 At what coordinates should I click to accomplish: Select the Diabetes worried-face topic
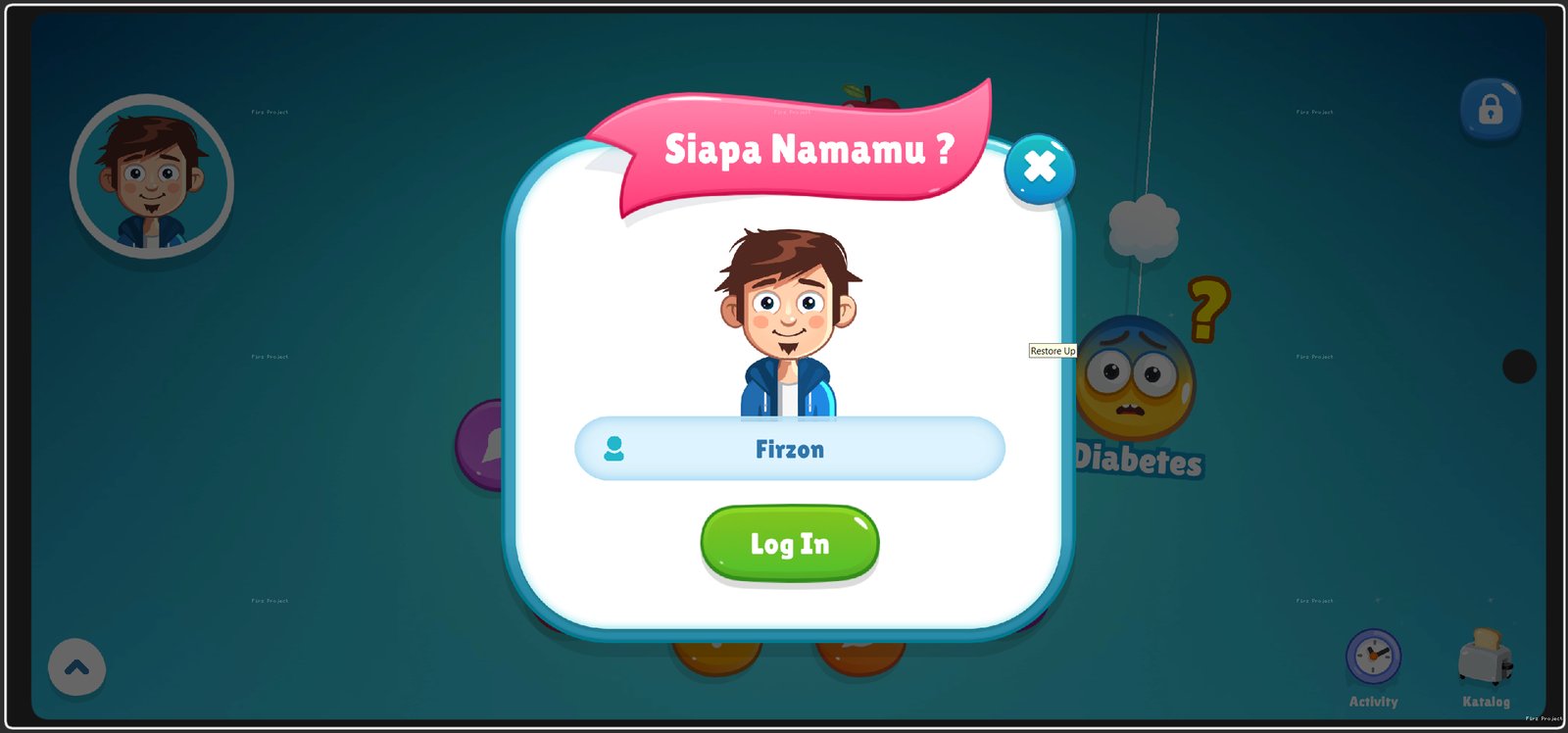point(1137,380)
